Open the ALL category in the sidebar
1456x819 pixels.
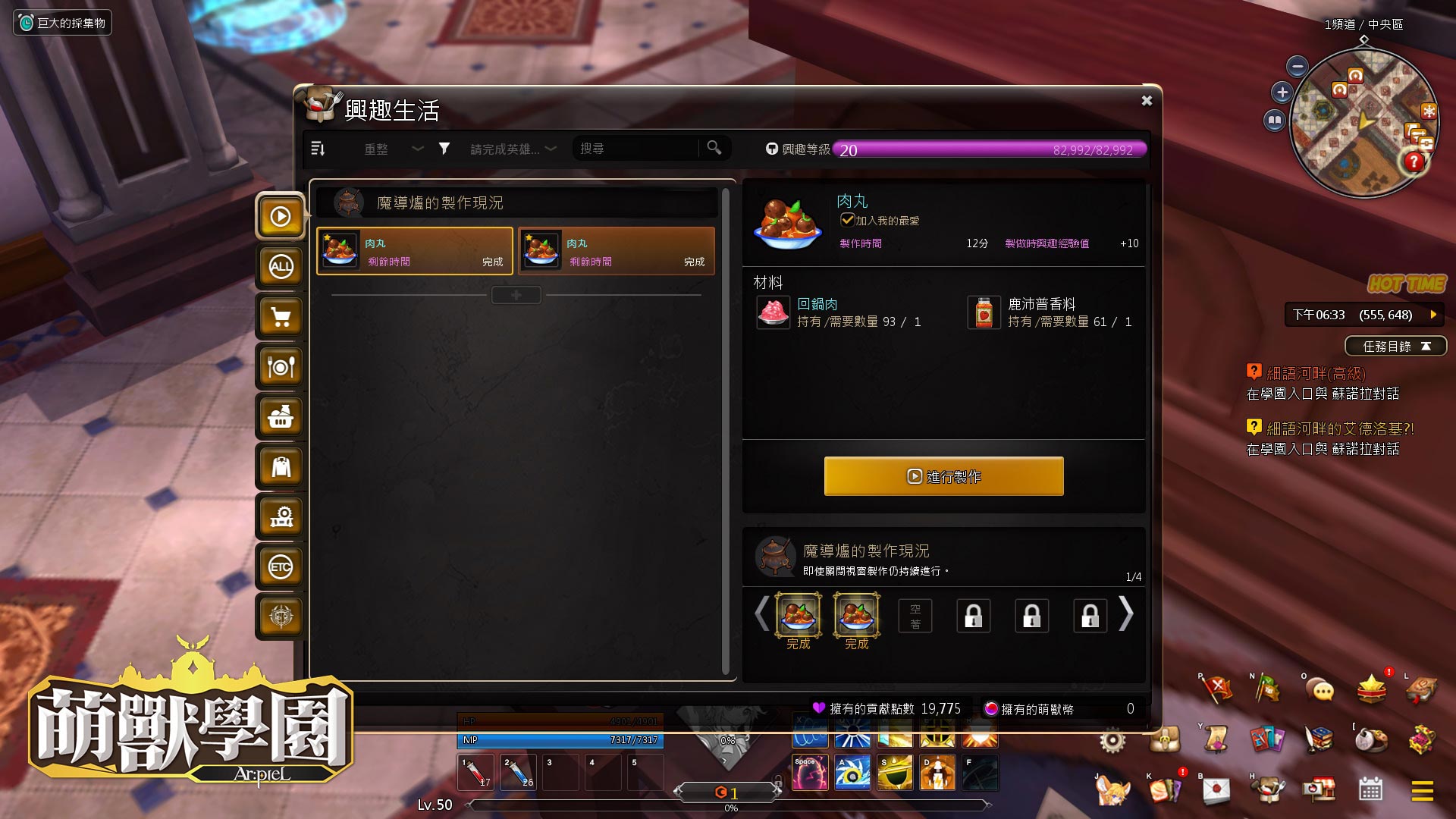281,267
